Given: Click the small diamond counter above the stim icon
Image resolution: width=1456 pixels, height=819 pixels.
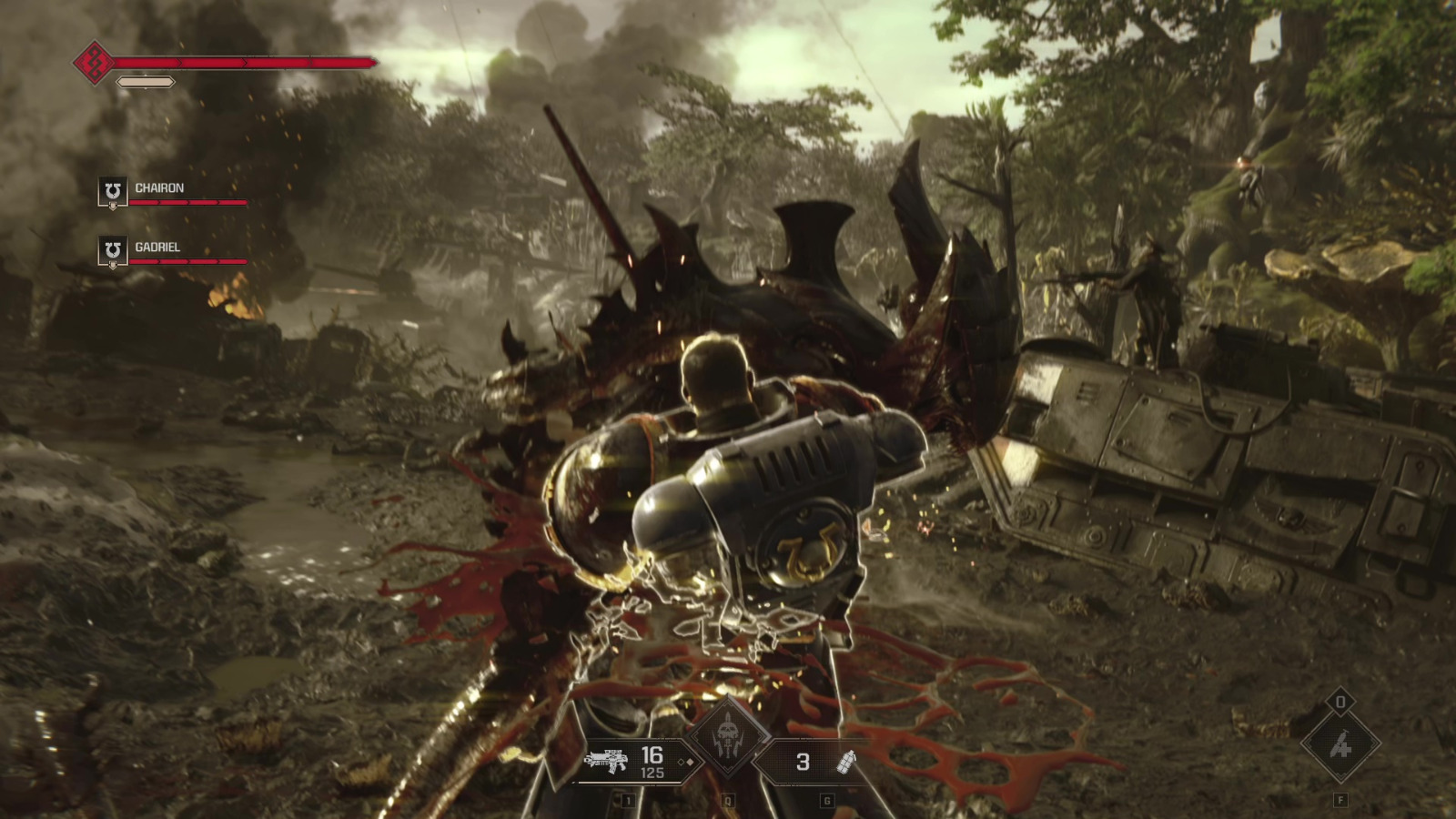Looking at the screenshot, I should tap(1340, 703).
